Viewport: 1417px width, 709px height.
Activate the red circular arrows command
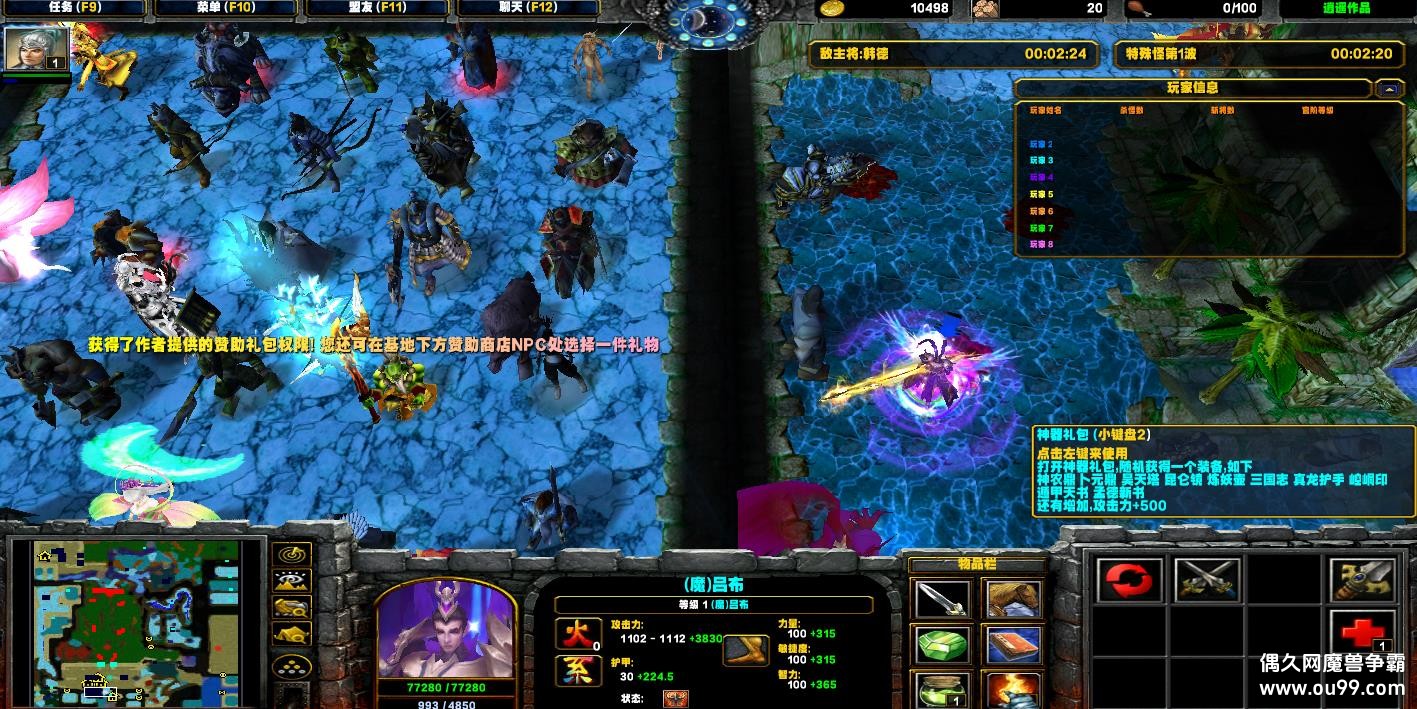point(1130,579)
